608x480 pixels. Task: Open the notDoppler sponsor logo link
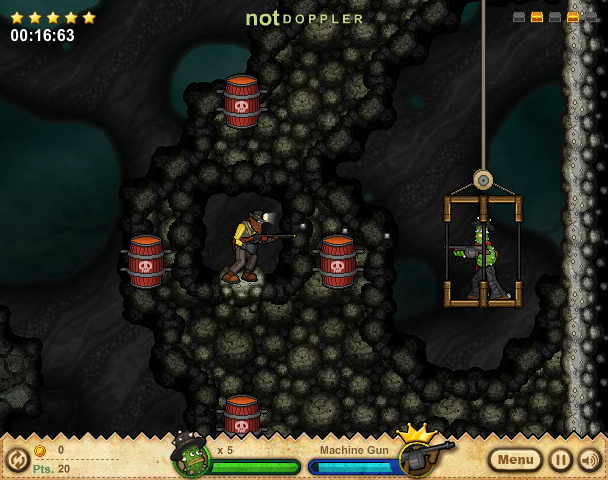tap(305, 18)
